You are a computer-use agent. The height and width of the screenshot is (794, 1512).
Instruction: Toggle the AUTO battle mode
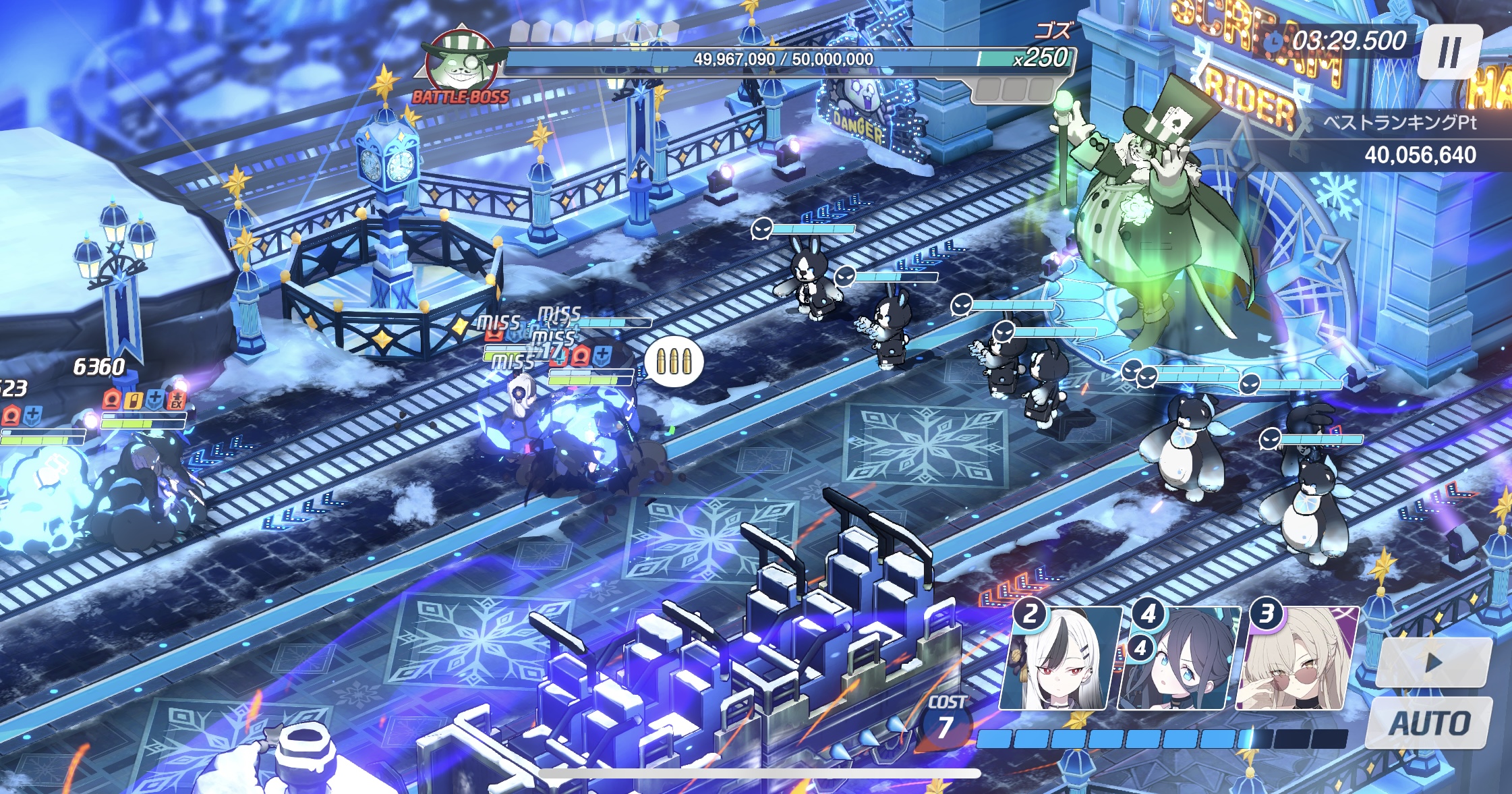coord(1430,723)
